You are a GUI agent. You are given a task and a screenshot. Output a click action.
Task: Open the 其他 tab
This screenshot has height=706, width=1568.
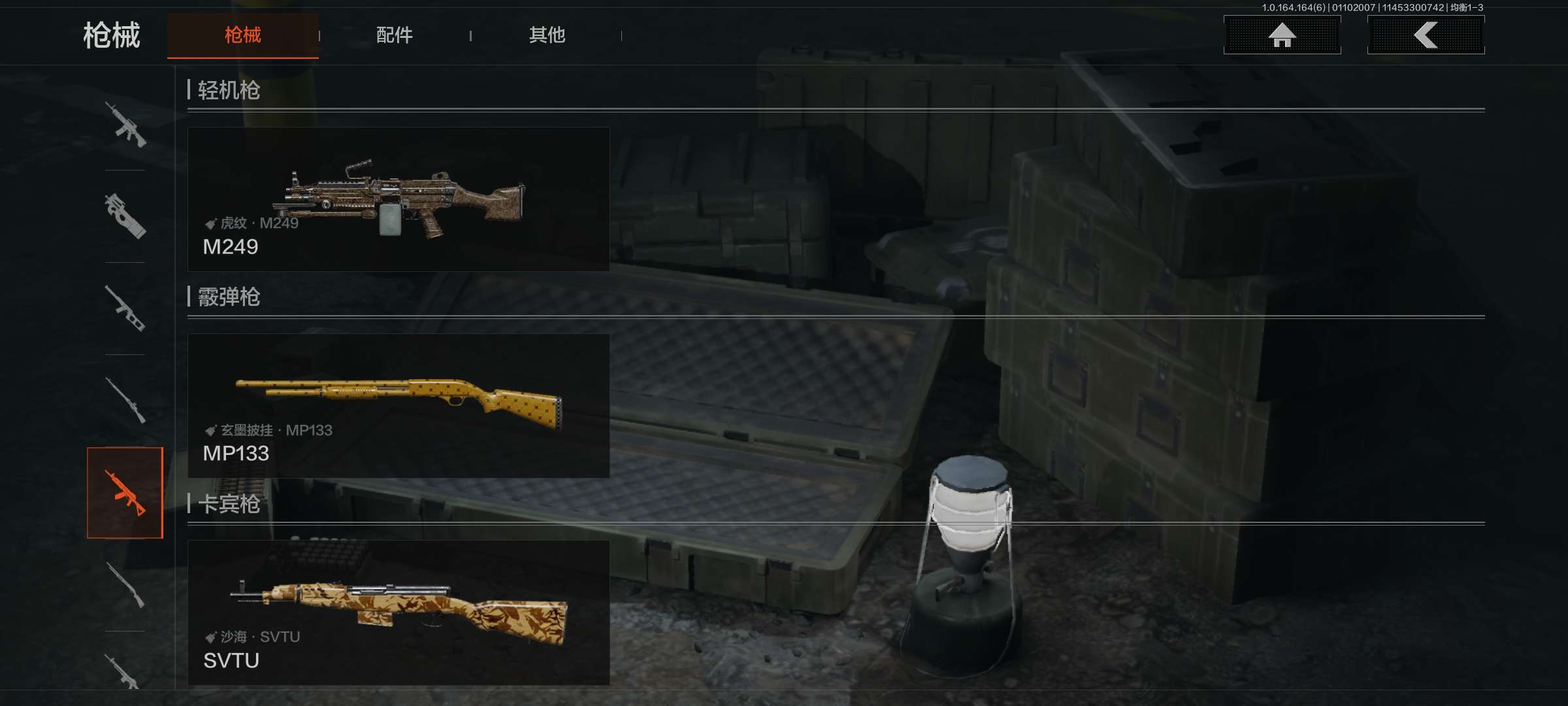point(547,35)
